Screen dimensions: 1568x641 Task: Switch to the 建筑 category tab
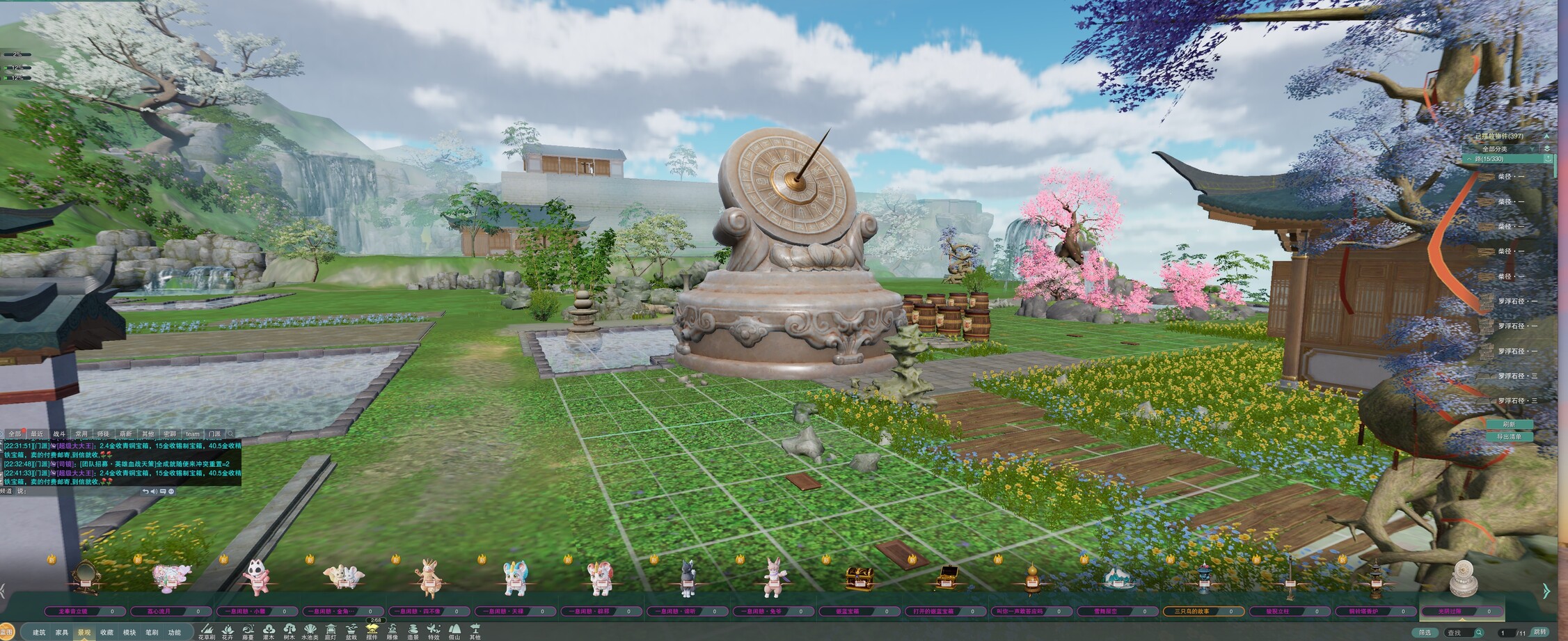39,632
